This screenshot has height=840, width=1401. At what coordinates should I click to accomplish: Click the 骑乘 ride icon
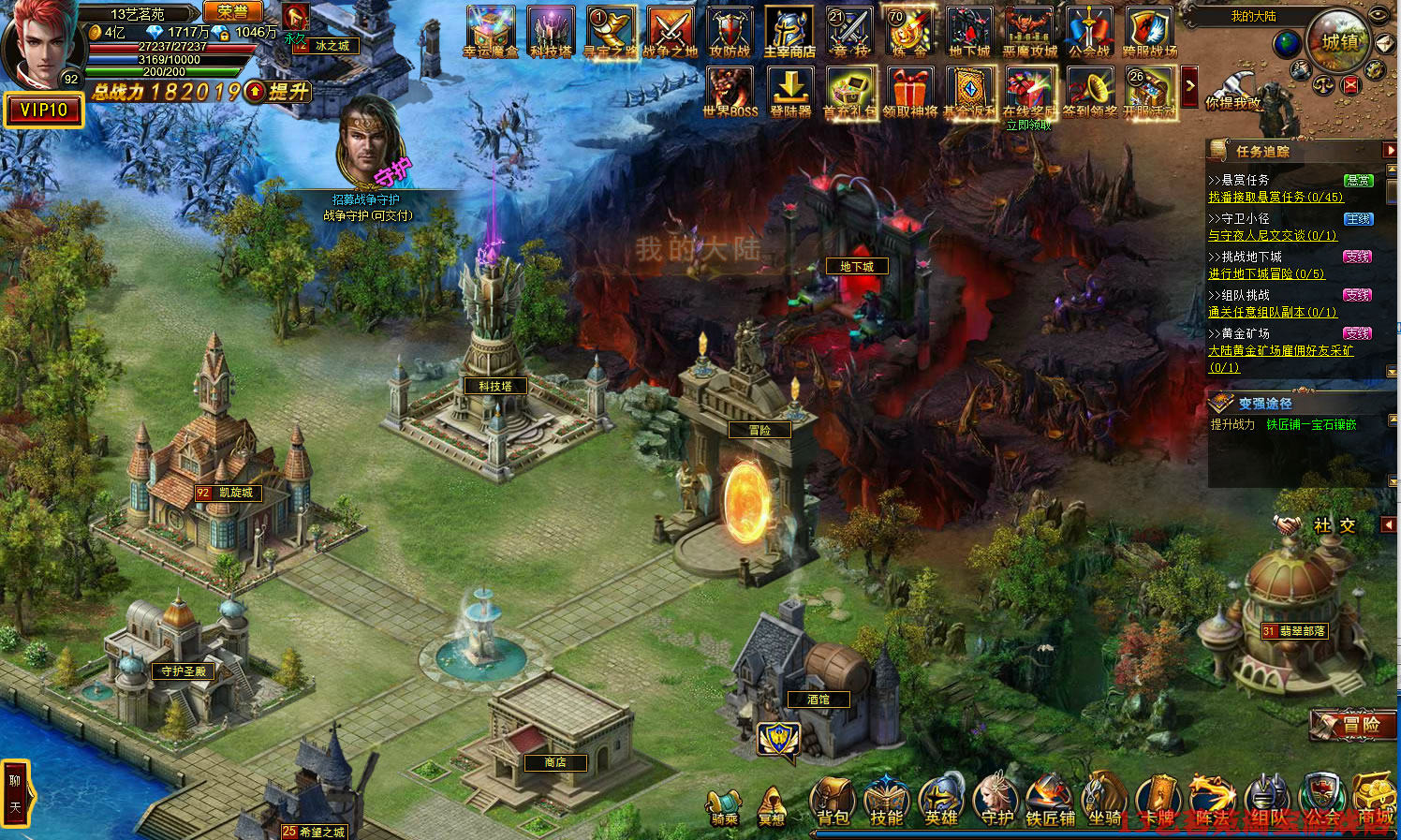pos(724,806)
